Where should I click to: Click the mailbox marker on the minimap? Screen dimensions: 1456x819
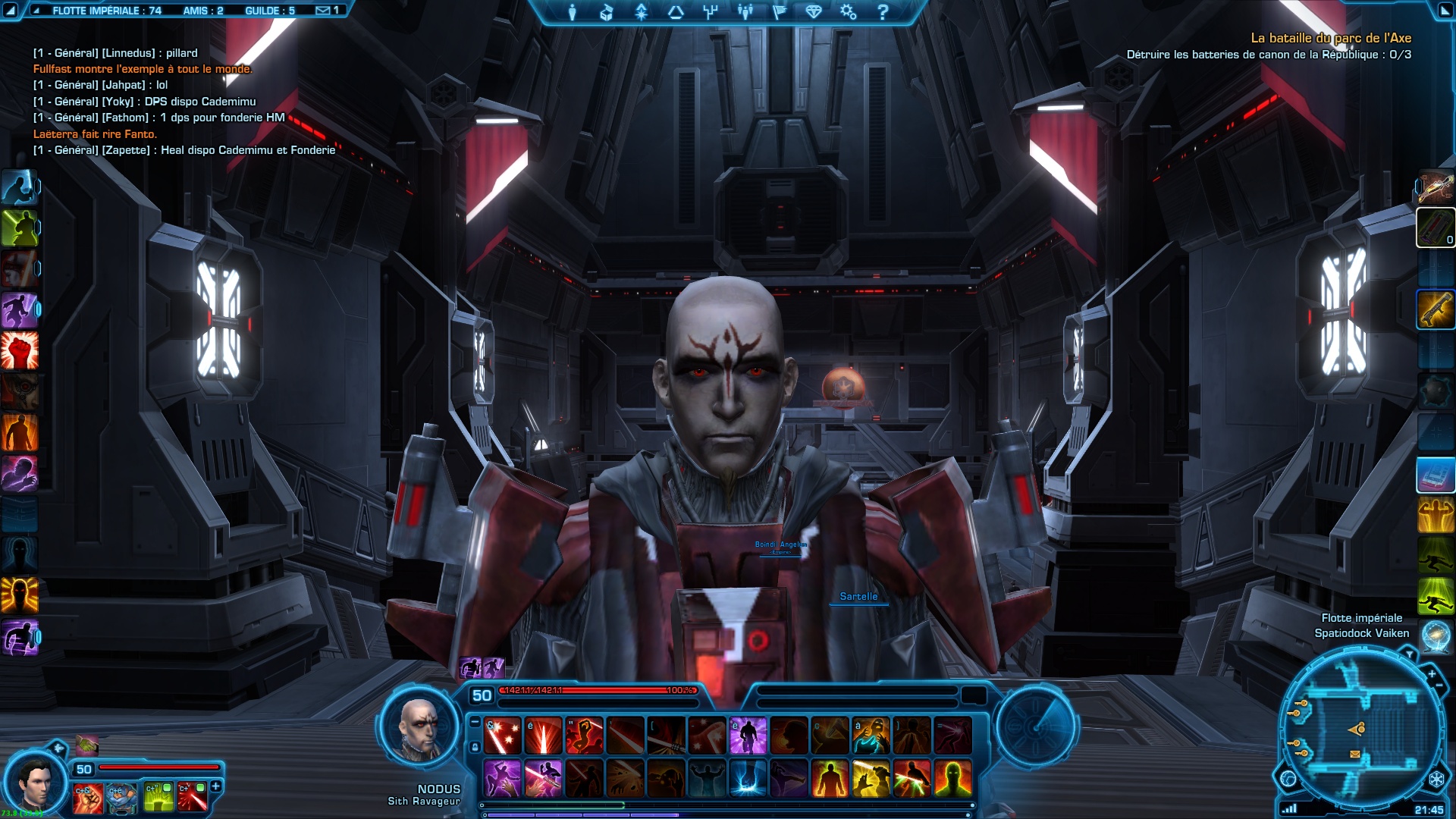coord(1355,755)
